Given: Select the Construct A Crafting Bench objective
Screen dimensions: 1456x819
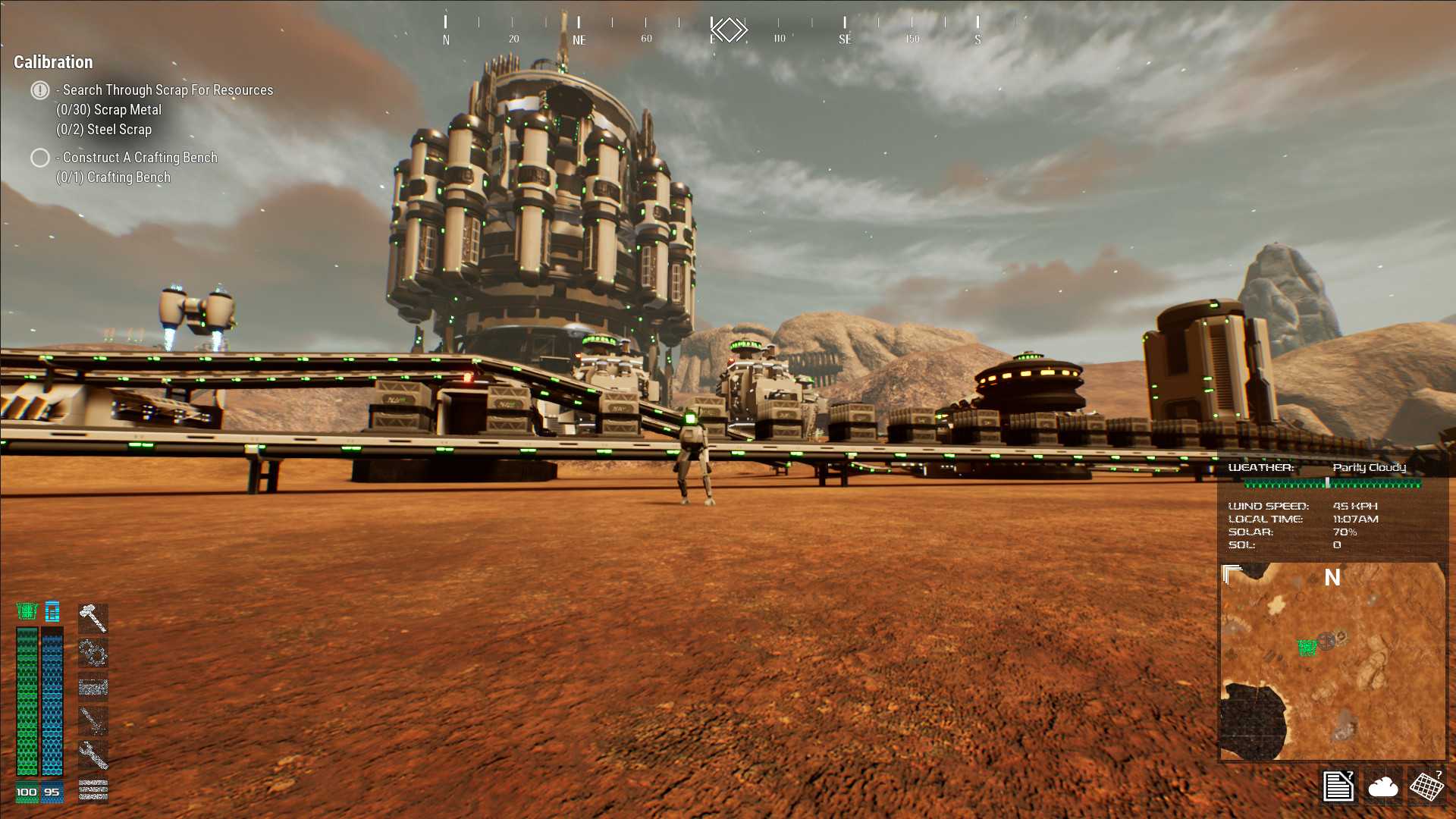Looking at the screenshot, I should click(140, 158).
